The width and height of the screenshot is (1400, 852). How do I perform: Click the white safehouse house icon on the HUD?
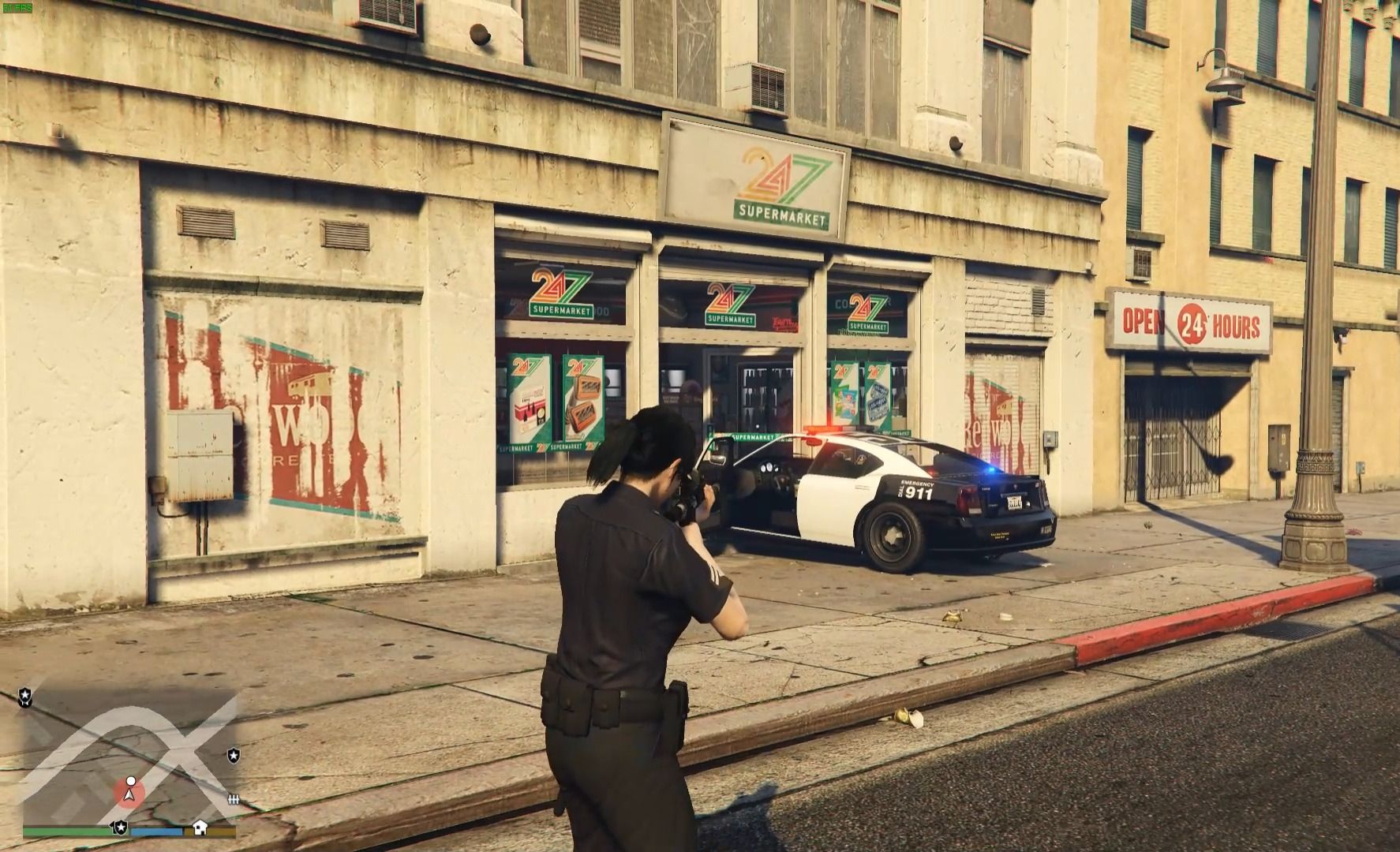(200, 828)
